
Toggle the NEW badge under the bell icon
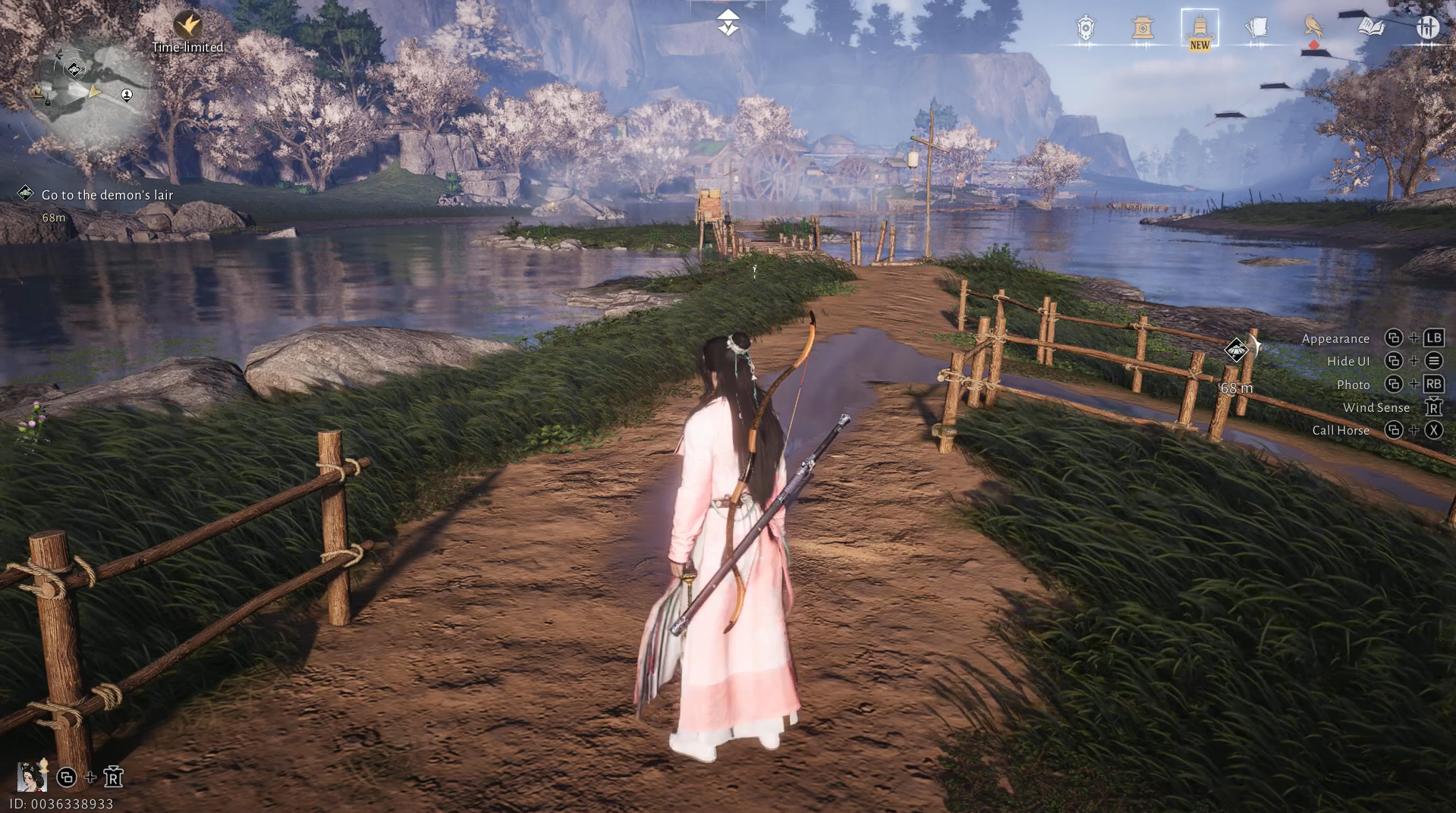(1199, 46)
